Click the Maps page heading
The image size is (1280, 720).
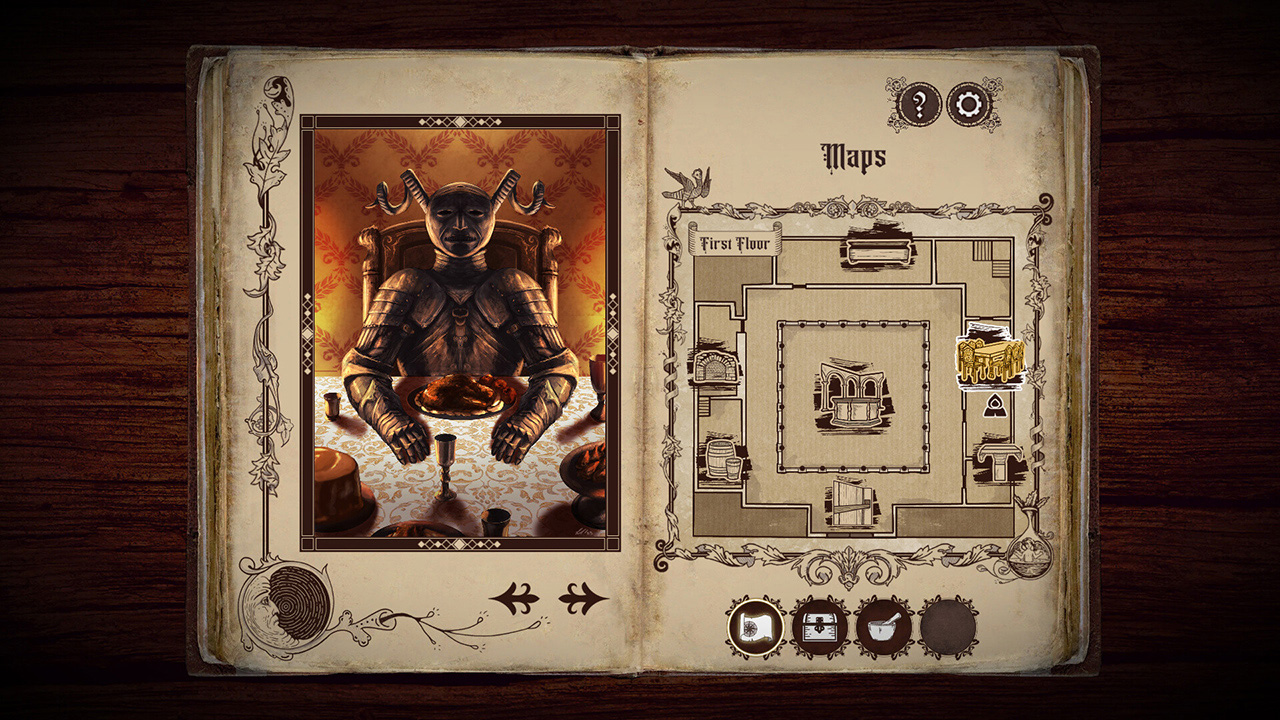853,155
